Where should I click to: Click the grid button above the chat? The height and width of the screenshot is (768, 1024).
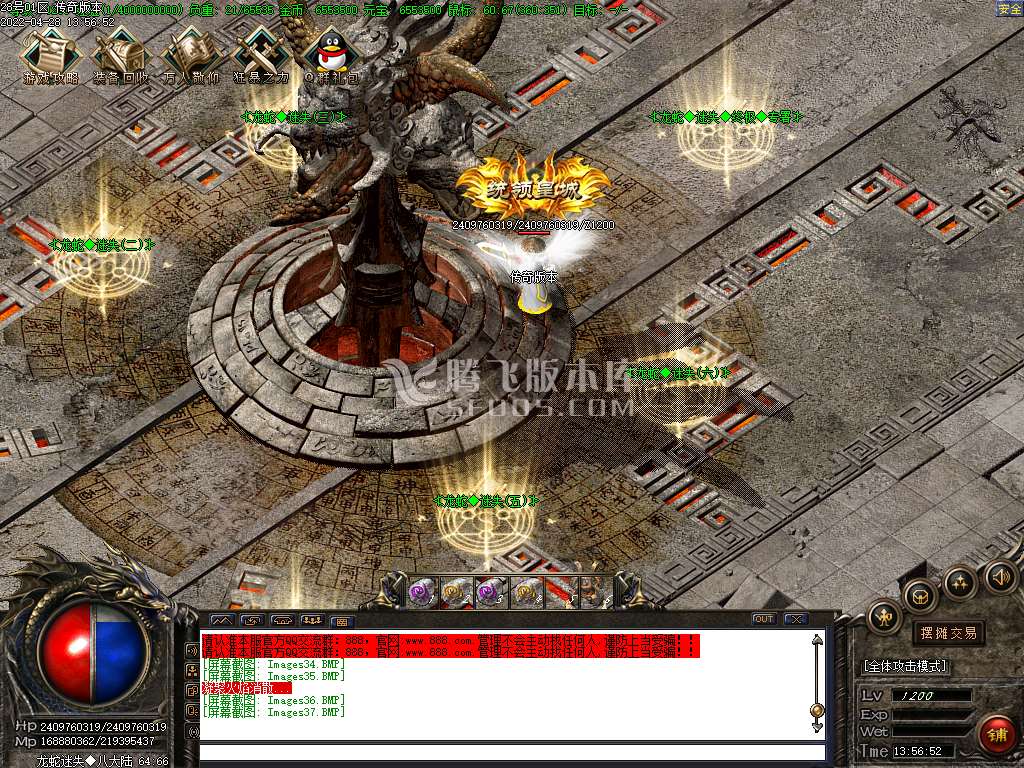click(x=340, y=621)
